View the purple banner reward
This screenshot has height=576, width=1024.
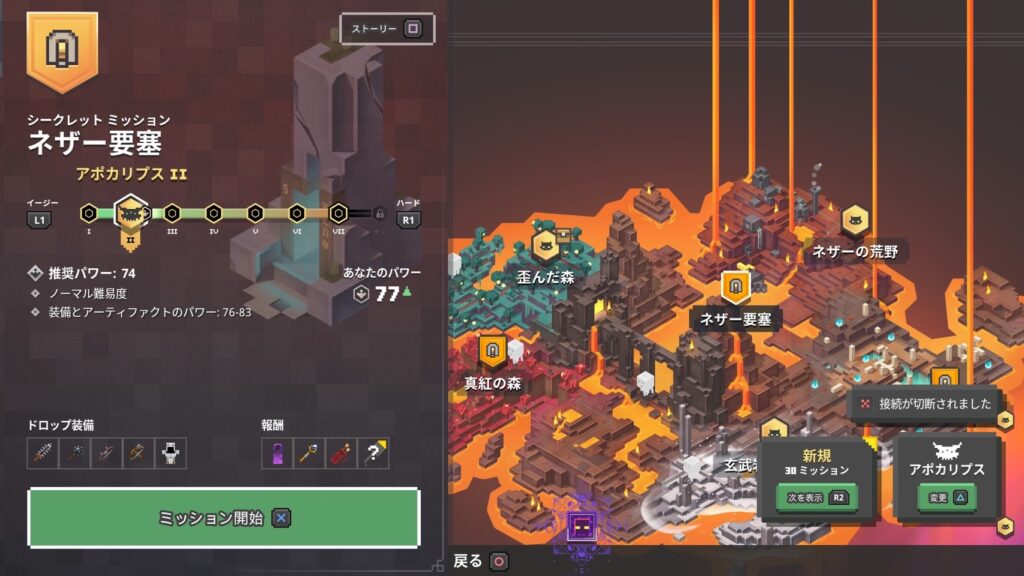277,453
